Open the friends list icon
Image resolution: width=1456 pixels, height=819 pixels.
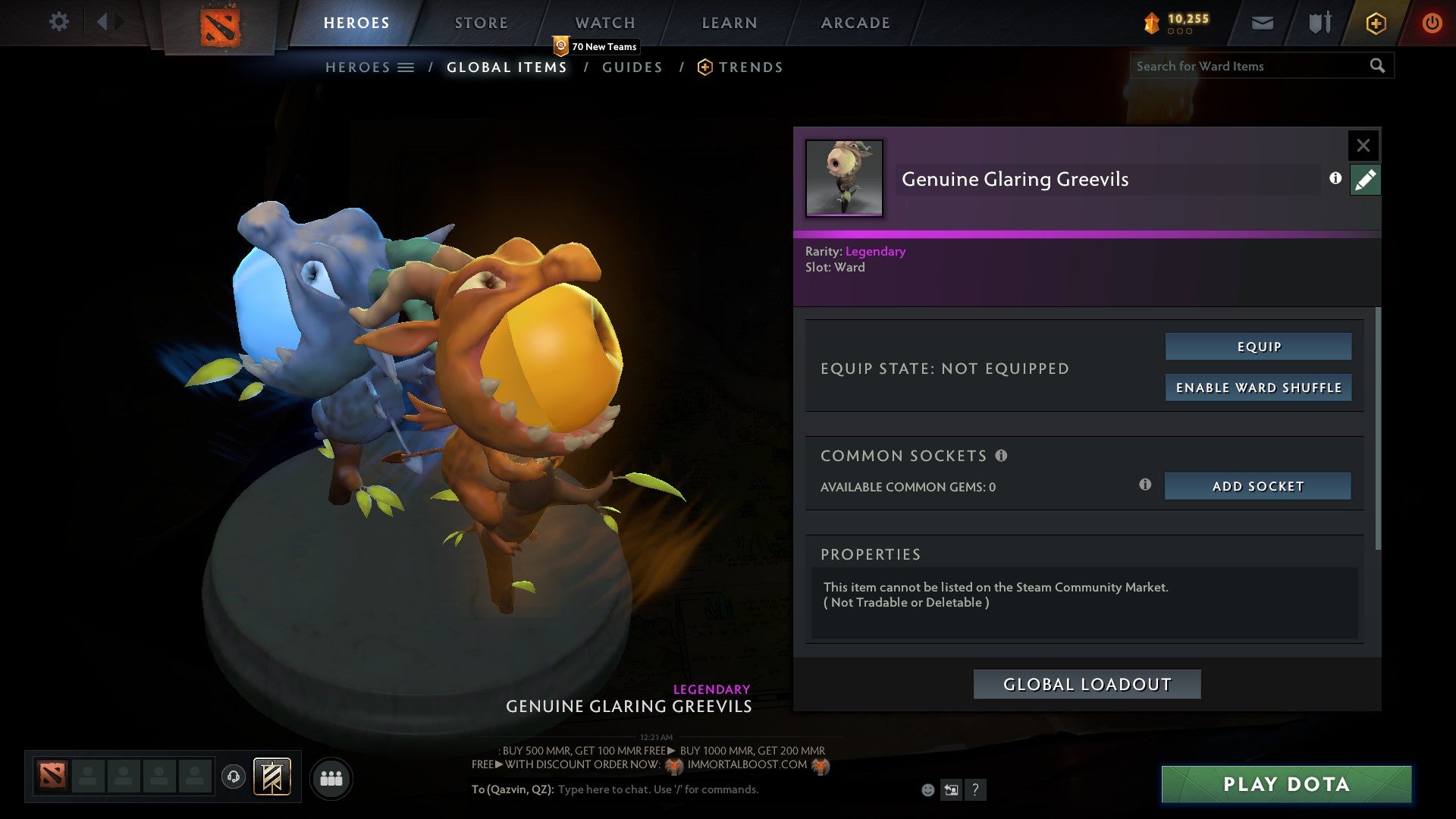(x=331, y=777)
